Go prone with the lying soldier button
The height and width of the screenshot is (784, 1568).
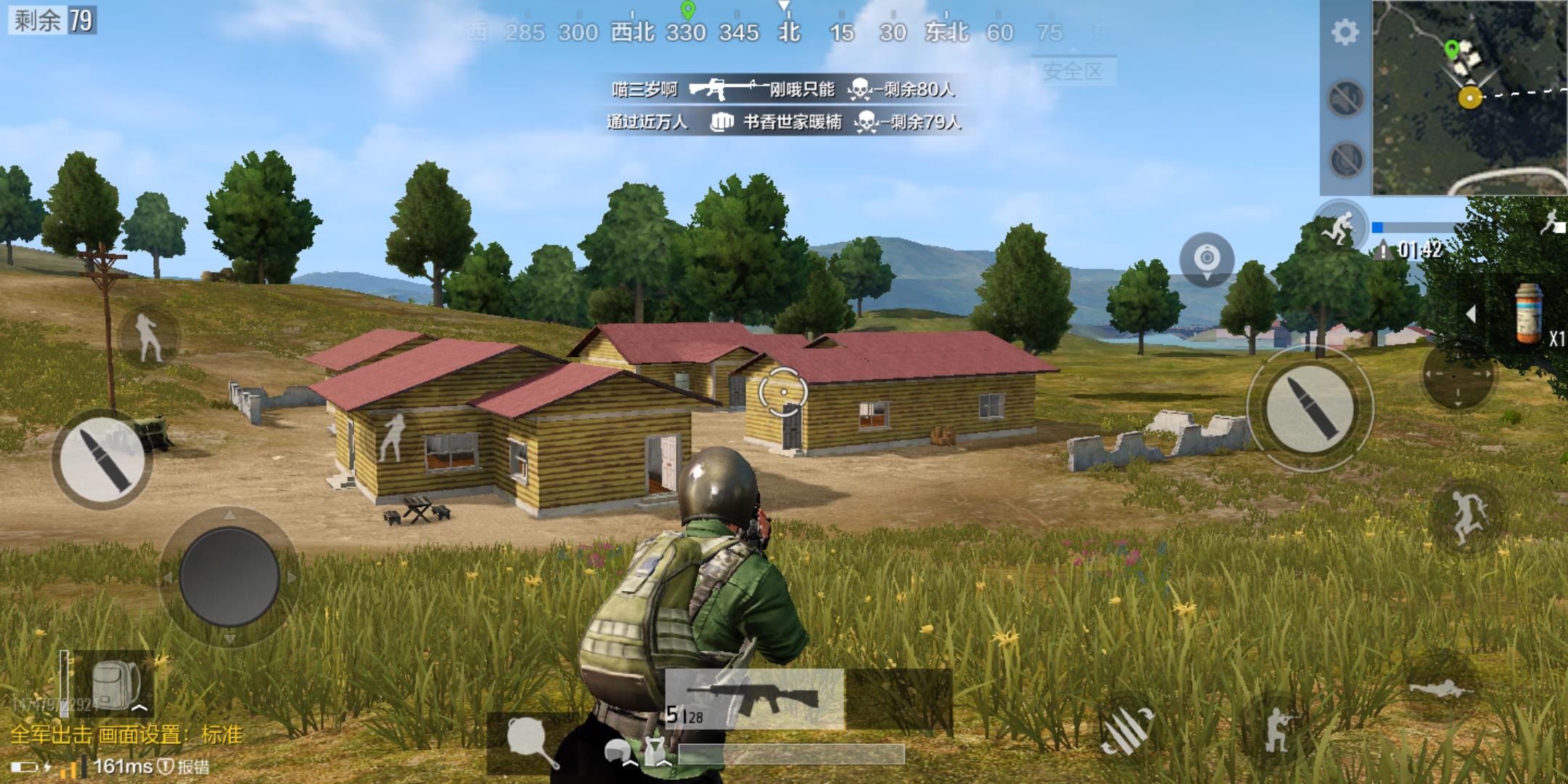[x=1440, y=687]
